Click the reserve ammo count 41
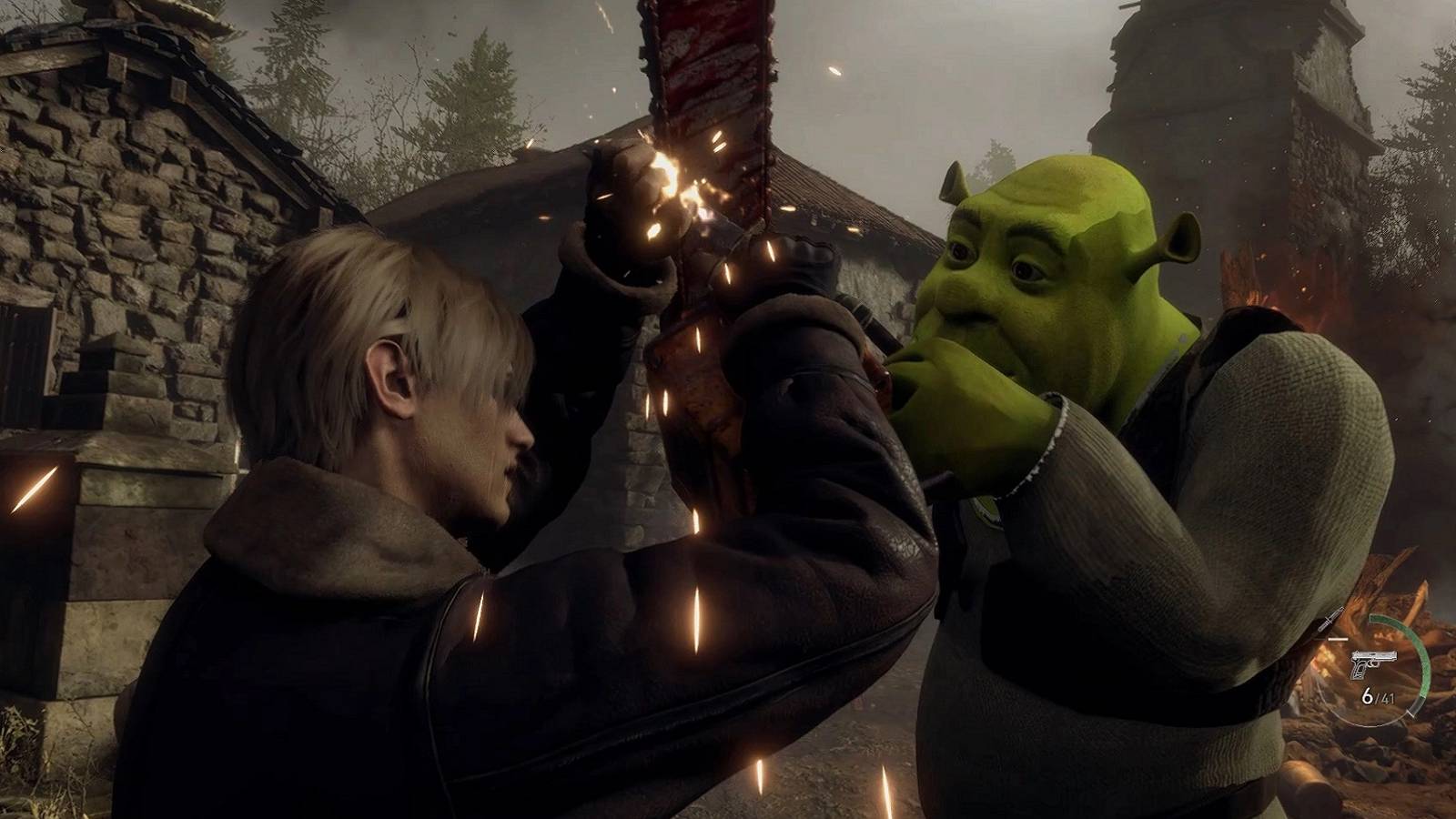1456x819 pixels. tap(1389, 698)
